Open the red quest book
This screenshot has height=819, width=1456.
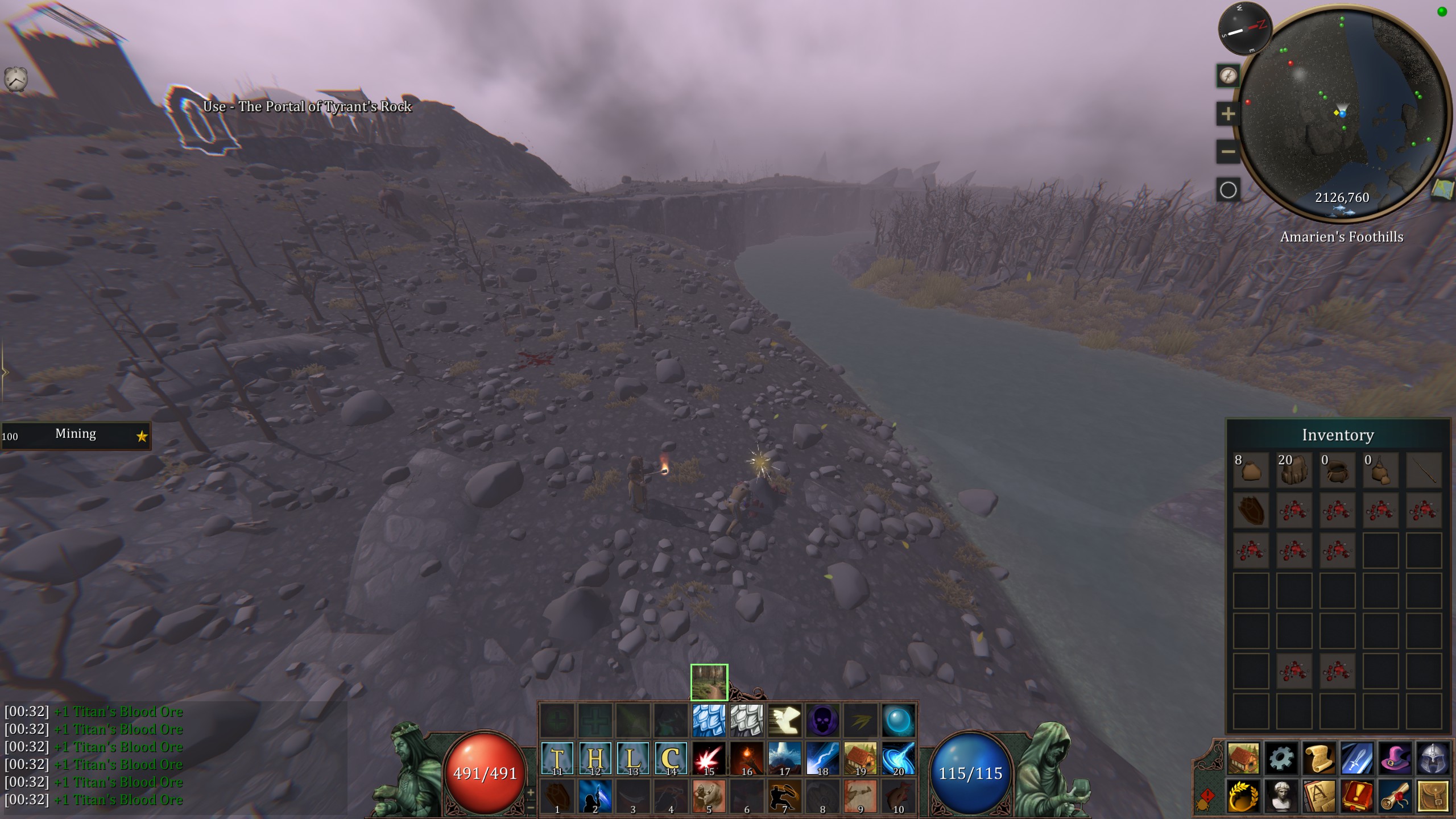[1358, 796]
